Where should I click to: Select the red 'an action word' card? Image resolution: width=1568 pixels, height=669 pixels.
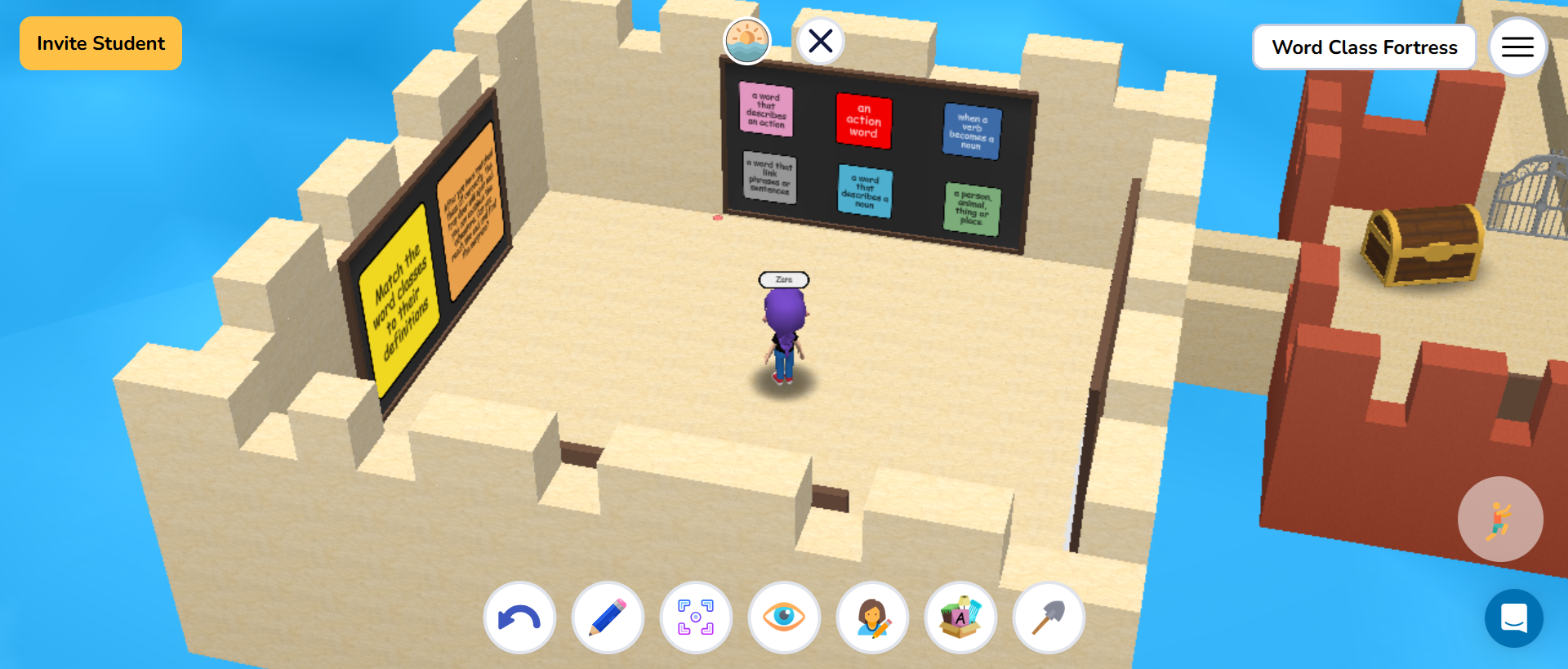click(864, 122)
